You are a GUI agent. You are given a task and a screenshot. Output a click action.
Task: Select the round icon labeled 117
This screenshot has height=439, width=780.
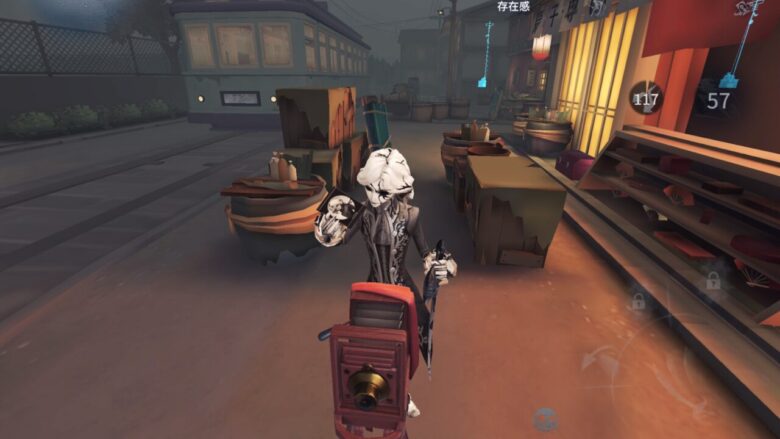[x=645, y=98]
